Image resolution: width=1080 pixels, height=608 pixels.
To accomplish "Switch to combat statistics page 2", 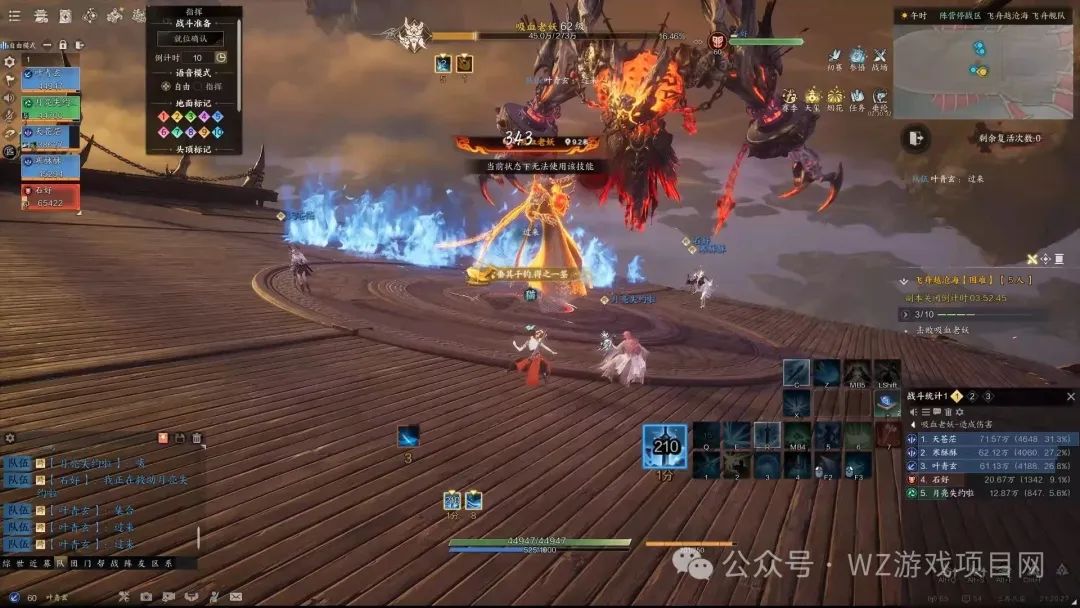I will tap(971, 396).
